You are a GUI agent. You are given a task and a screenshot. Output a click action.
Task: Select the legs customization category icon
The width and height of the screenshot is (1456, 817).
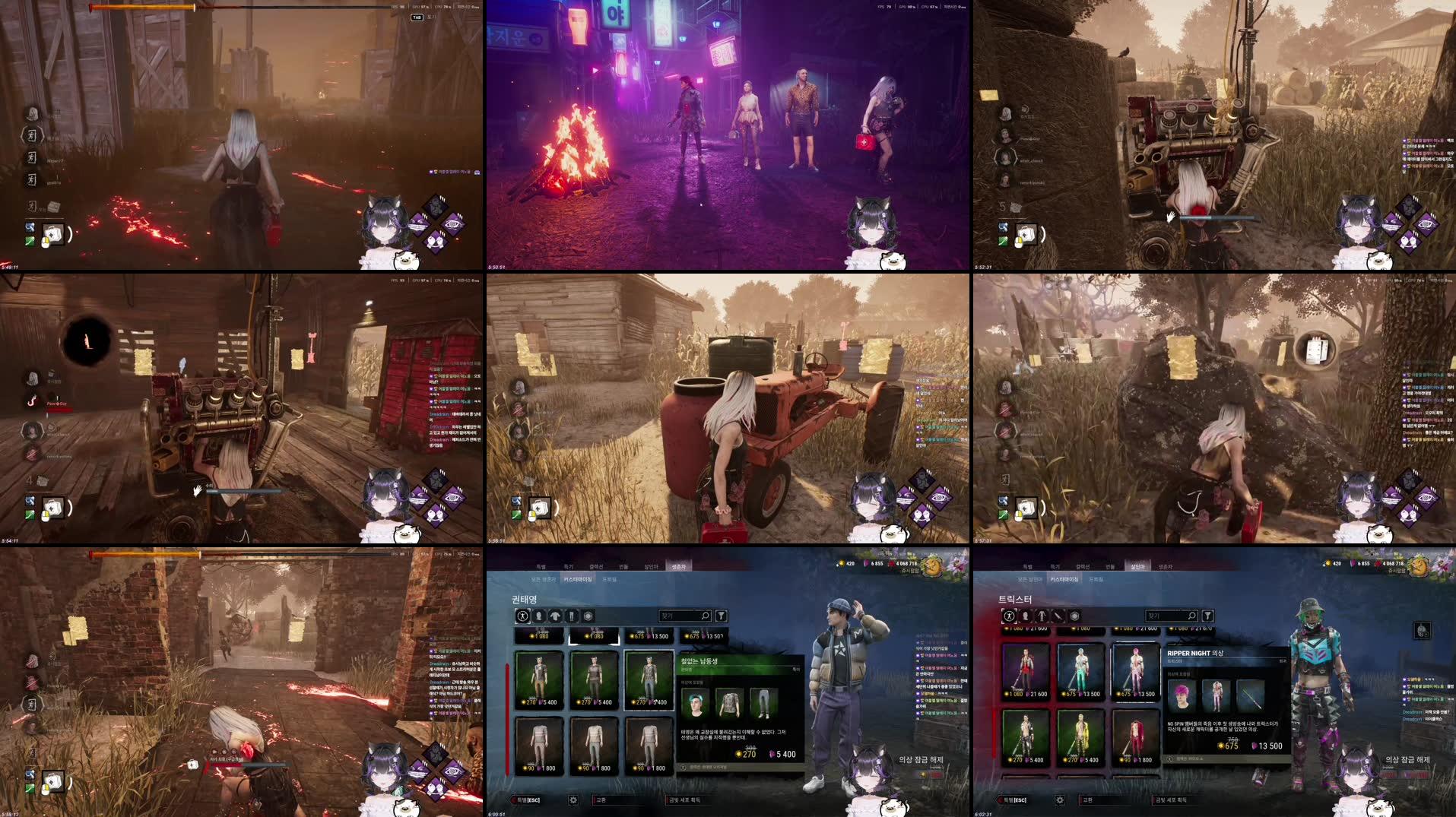point(573,616)
